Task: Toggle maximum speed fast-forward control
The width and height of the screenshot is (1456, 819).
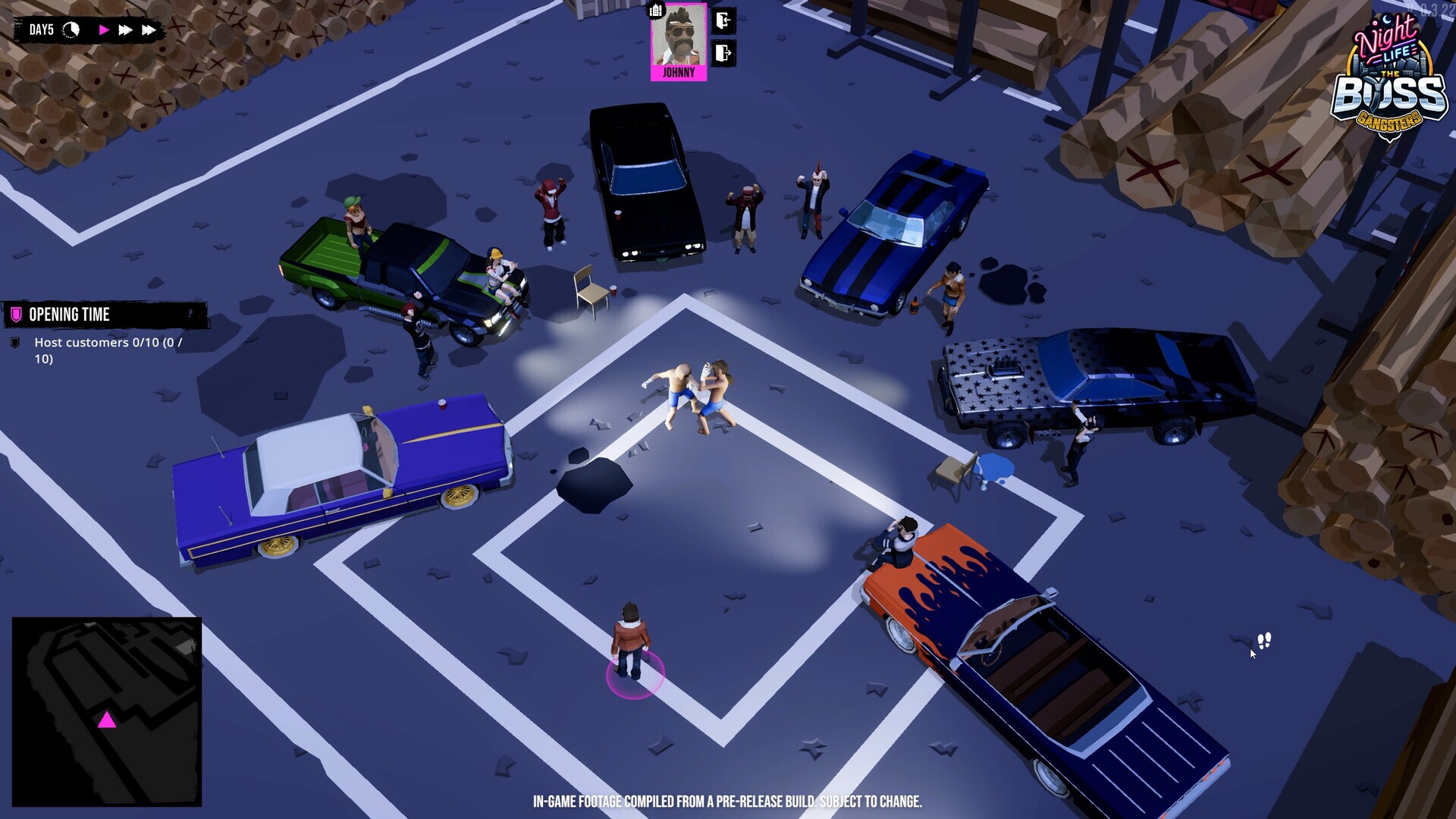Action: click(149, 30)
